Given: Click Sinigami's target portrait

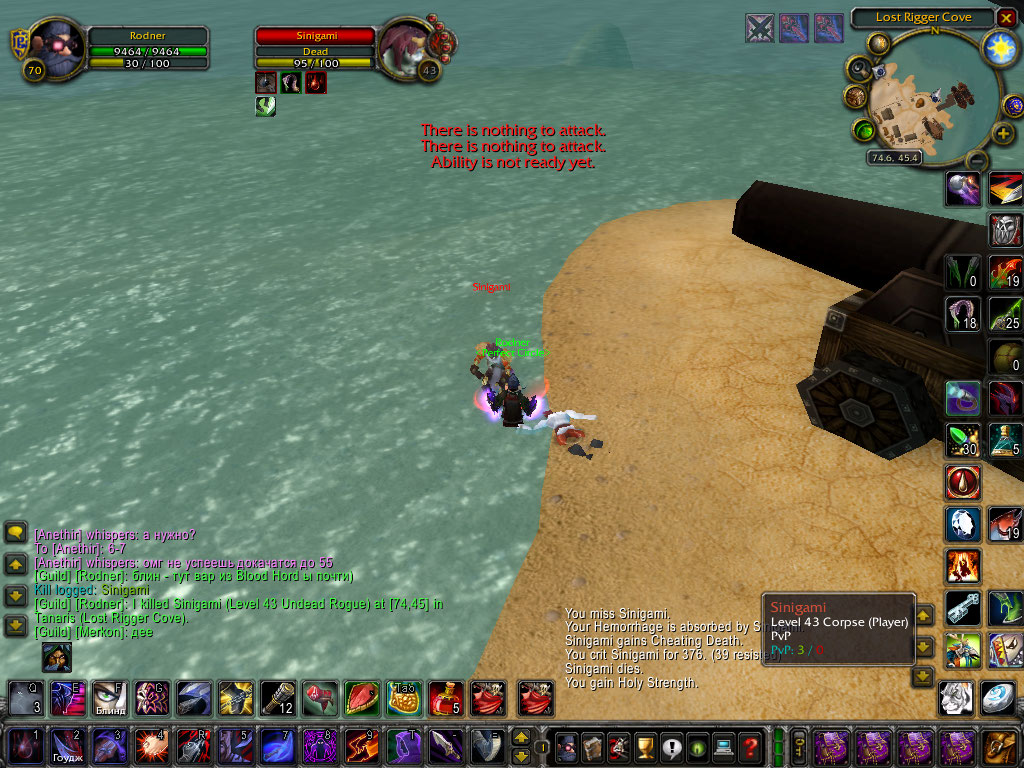Looking at the screenshot, I should click(406, 47).
